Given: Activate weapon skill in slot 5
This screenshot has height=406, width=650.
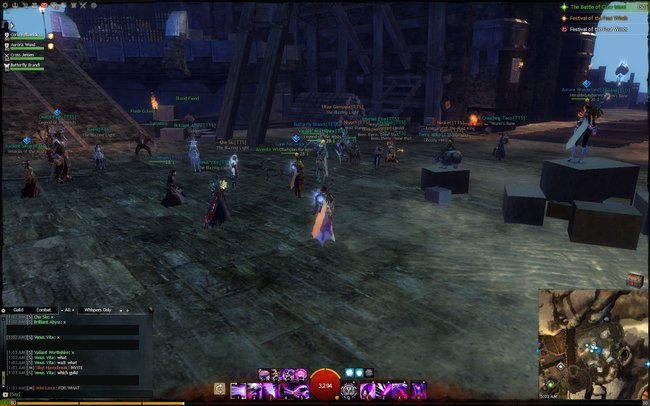Looking at the screenshot, I should [303, 390].
